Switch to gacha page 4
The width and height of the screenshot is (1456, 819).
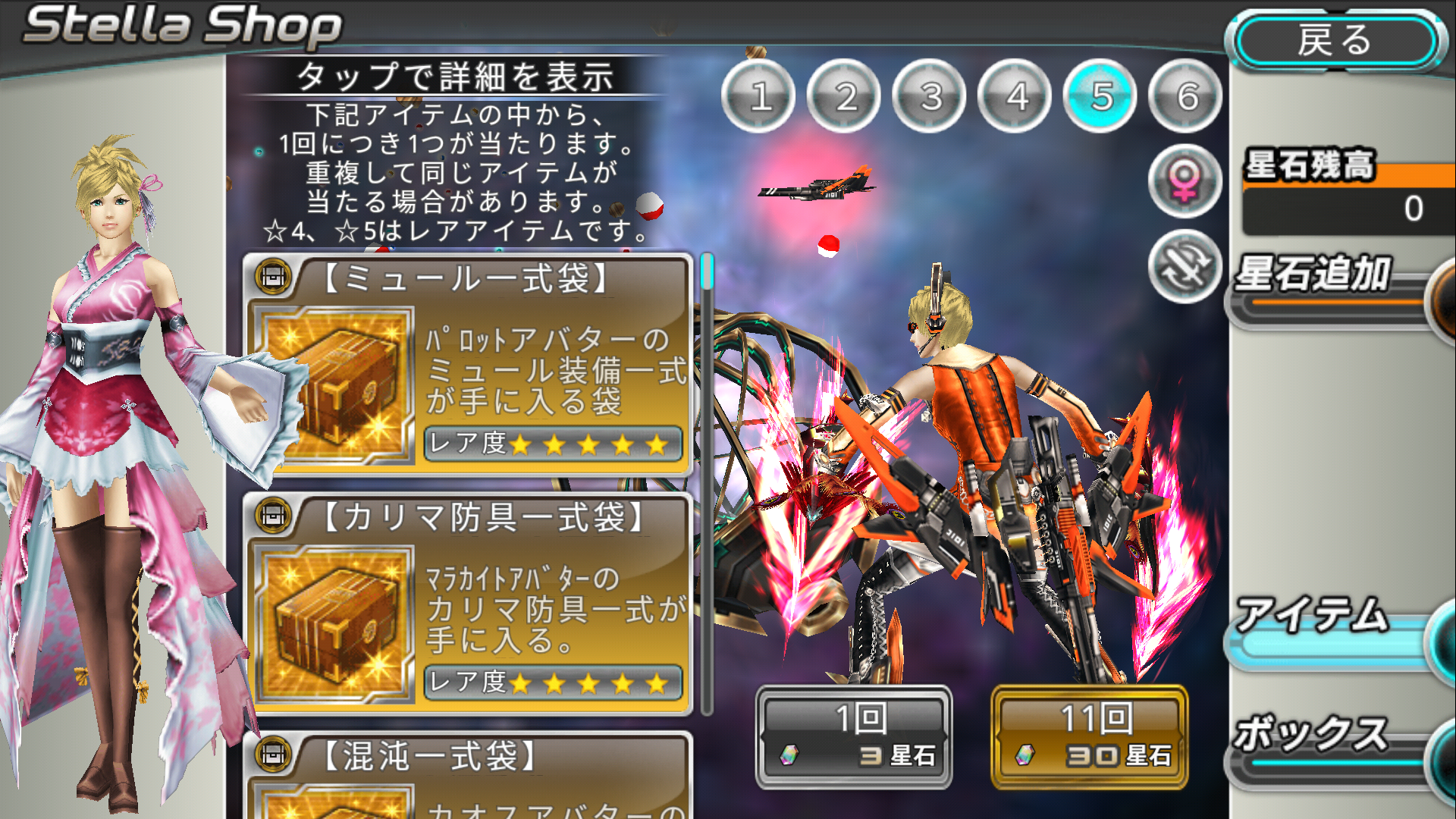1016,96
